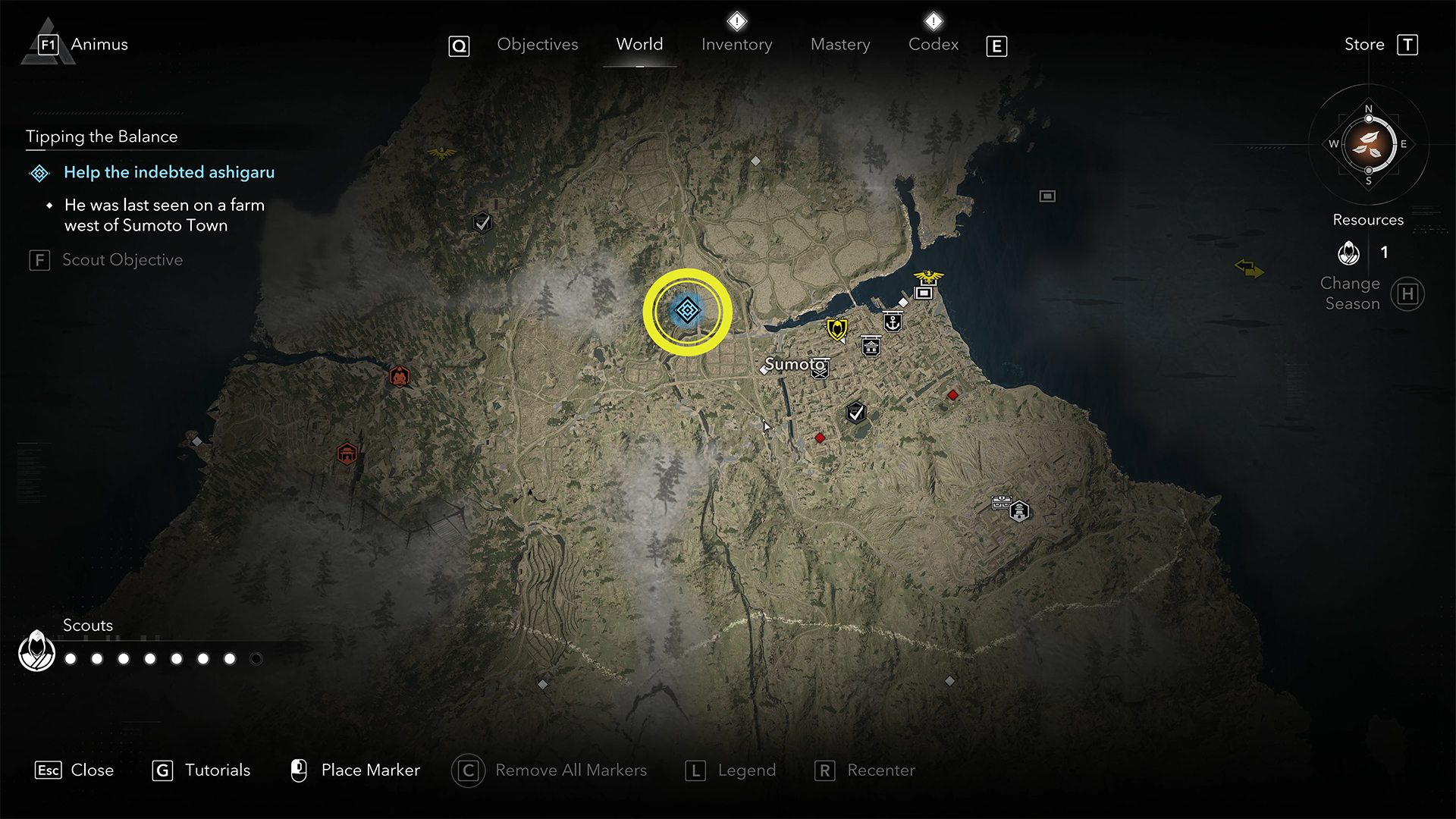Select the orange castle marker in west
This screenshot has width=1456, height=819.
[347, 454]
